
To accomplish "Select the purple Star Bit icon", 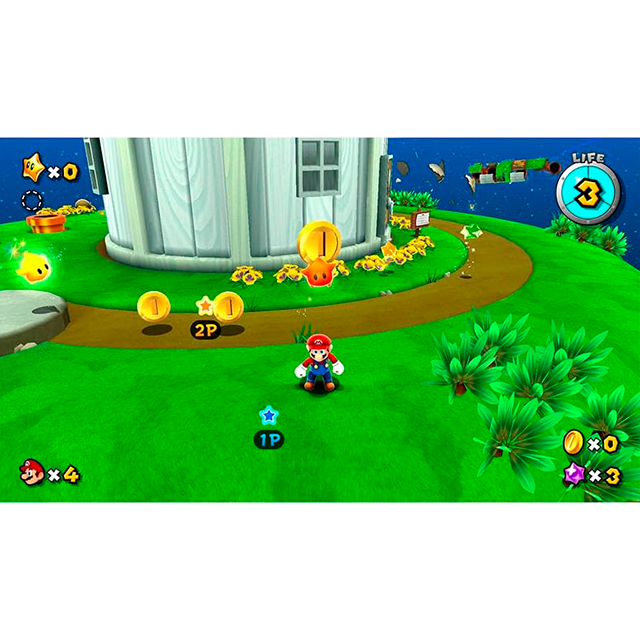I will [573, 473].
